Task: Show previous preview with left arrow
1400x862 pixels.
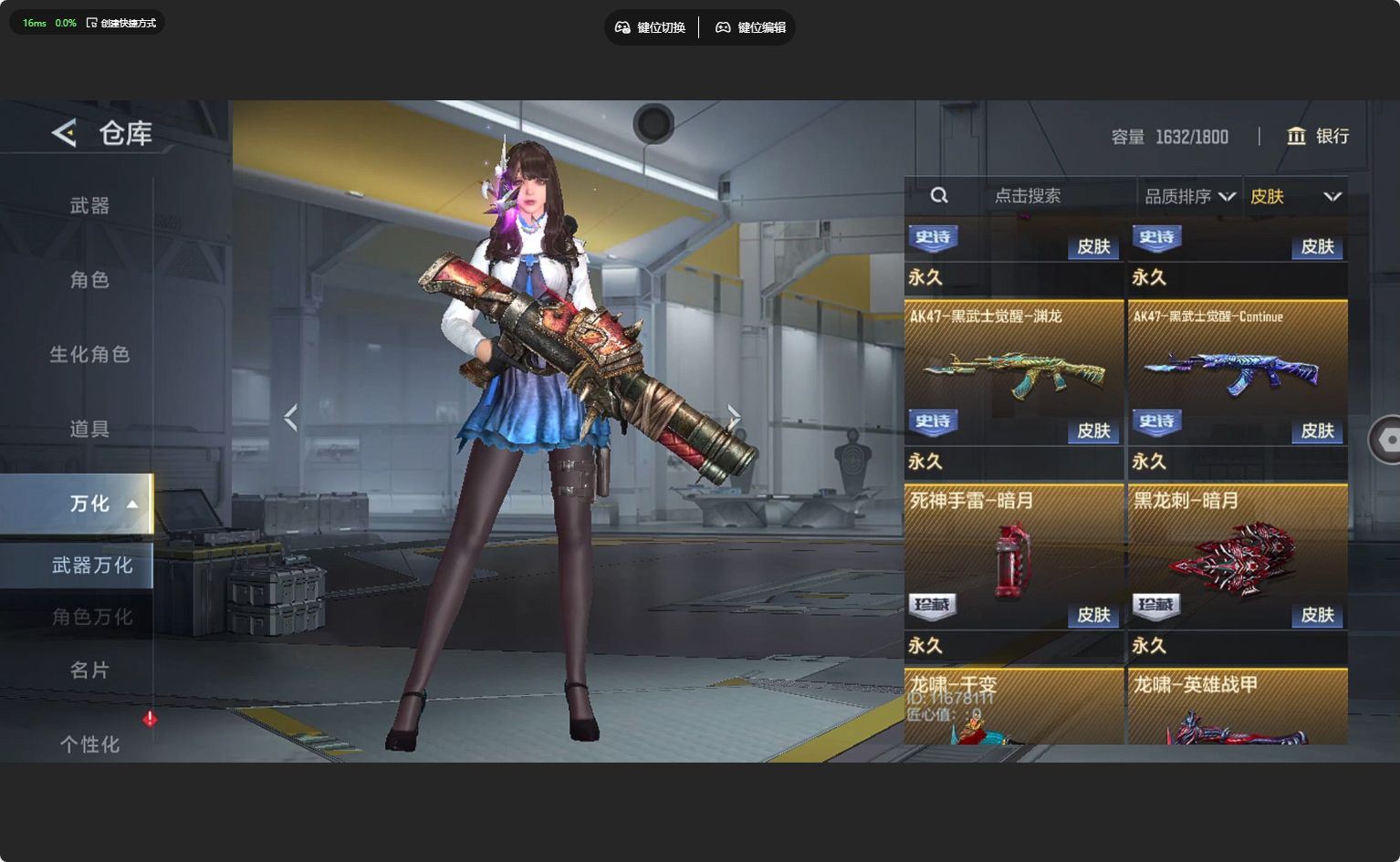Action: 291,418
